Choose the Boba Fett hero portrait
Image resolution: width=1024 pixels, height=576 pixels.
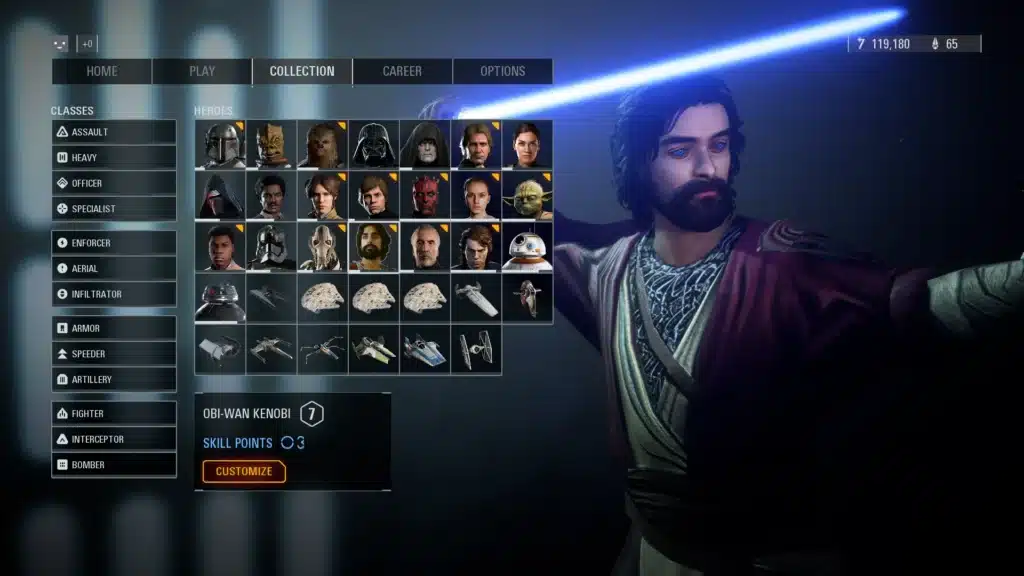(220, 145)
